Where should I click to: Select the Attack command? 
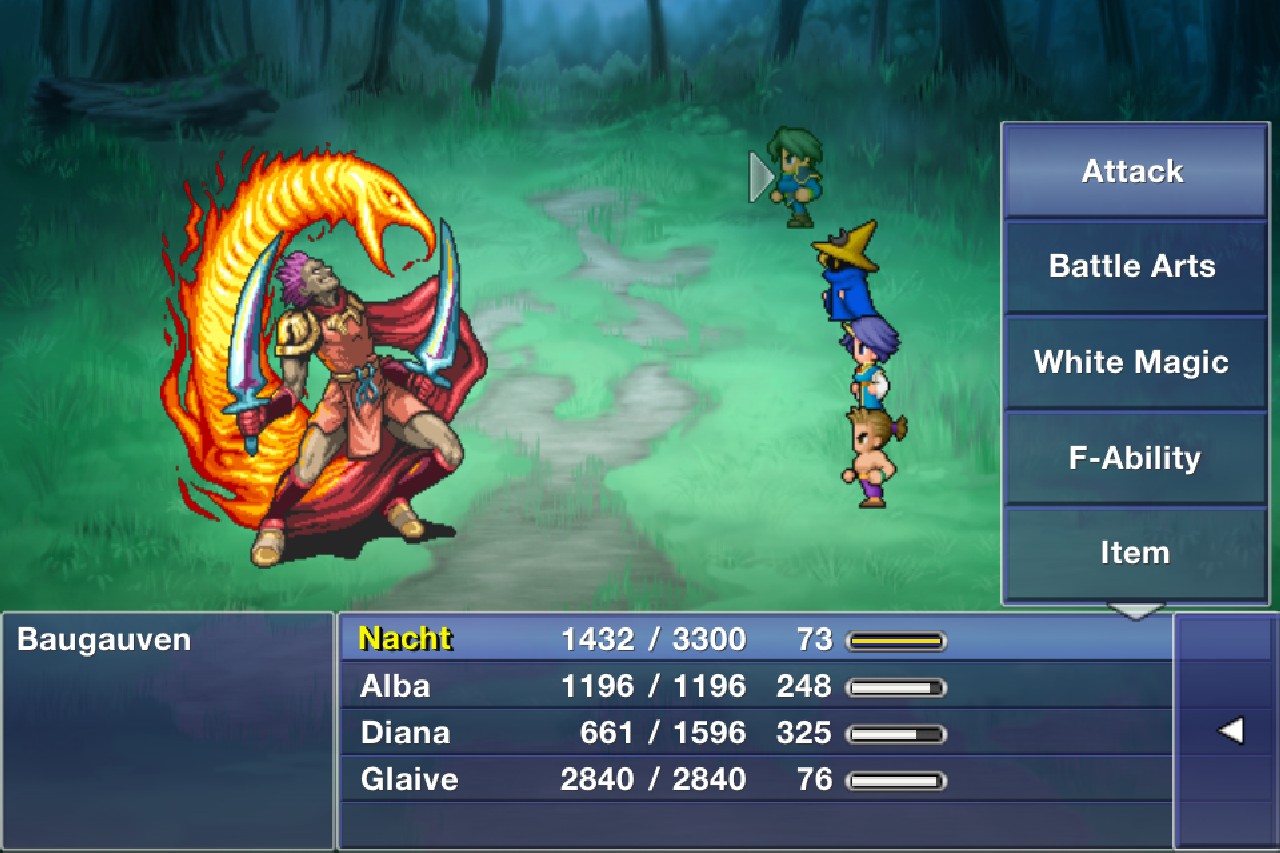1133,170
